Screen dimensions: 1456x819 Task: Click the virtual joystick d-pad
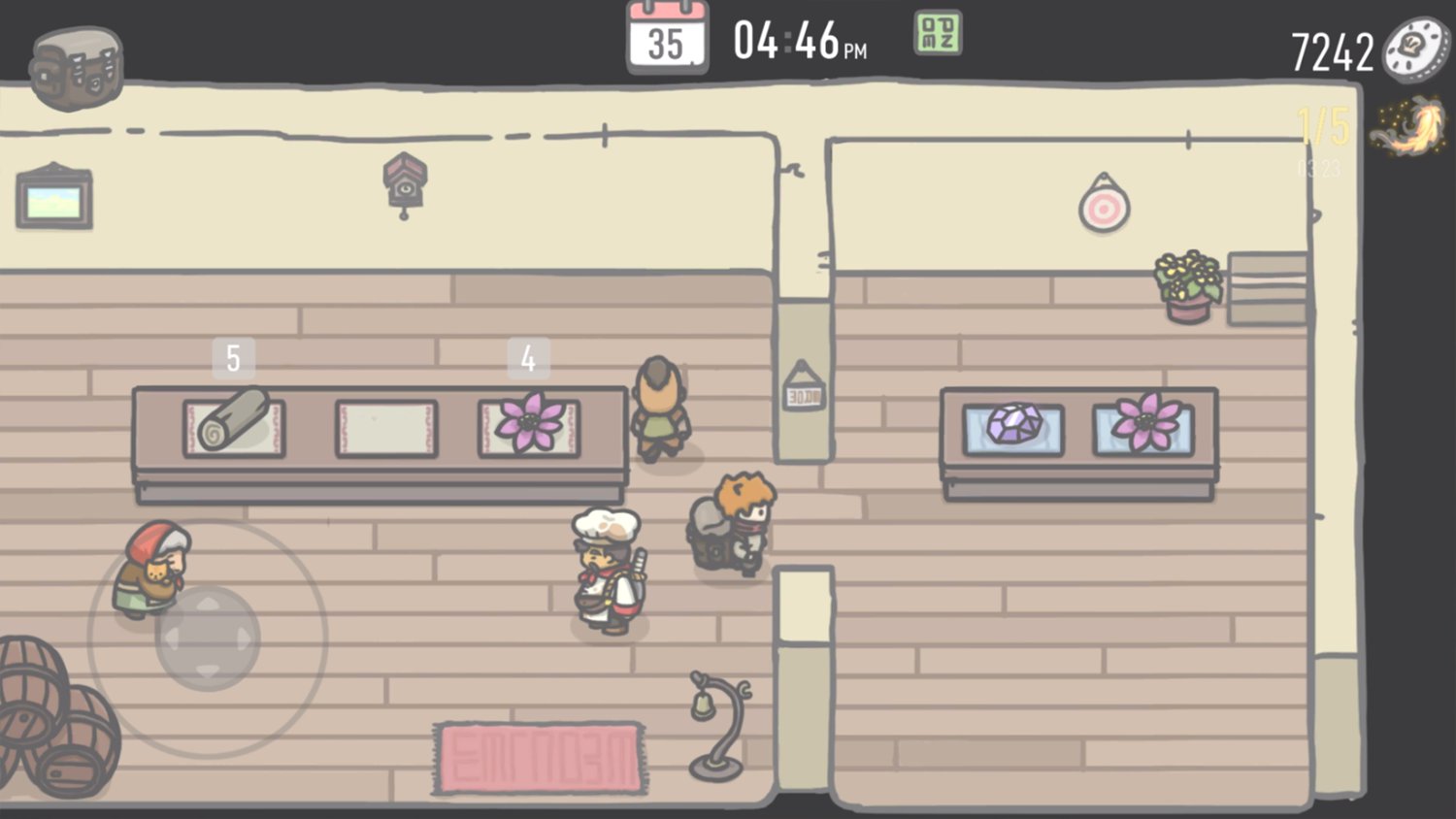(x=207, y=640)
